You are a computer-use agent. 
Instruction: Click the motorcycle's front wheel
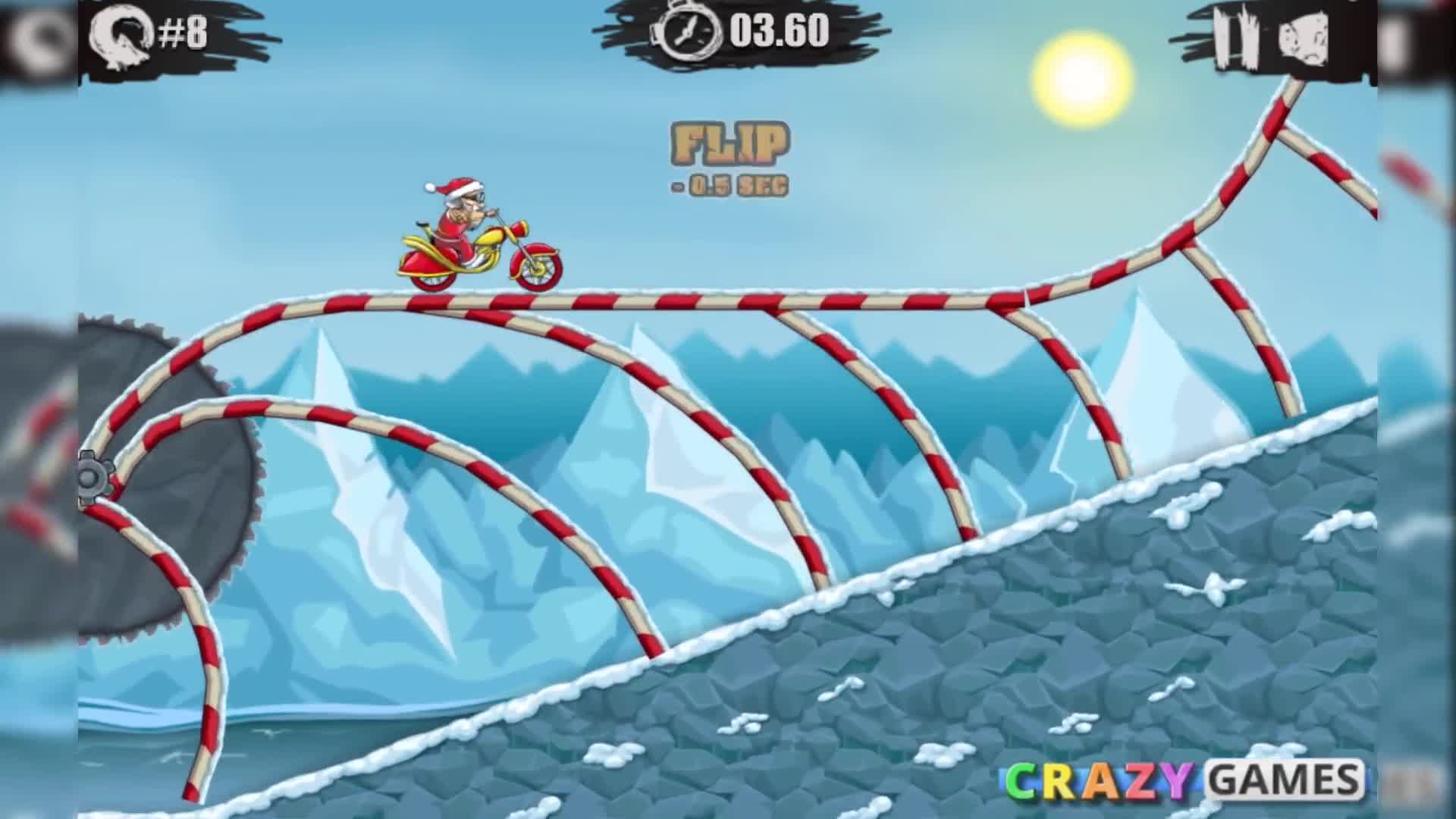[x=536, y=269]
